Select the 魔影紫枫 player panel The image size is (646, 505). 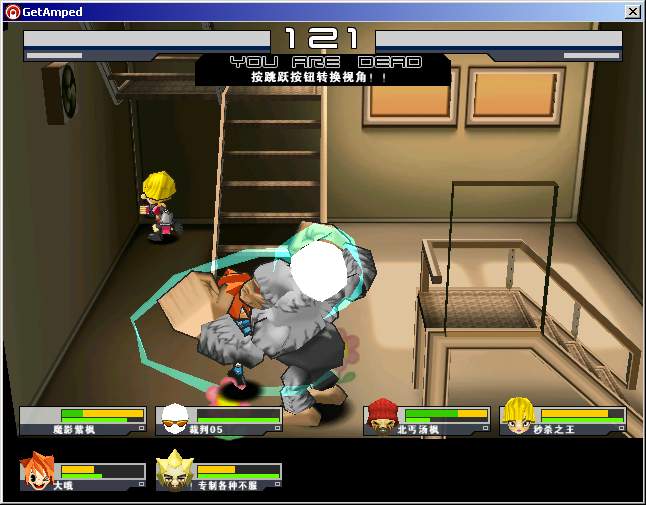83,420
